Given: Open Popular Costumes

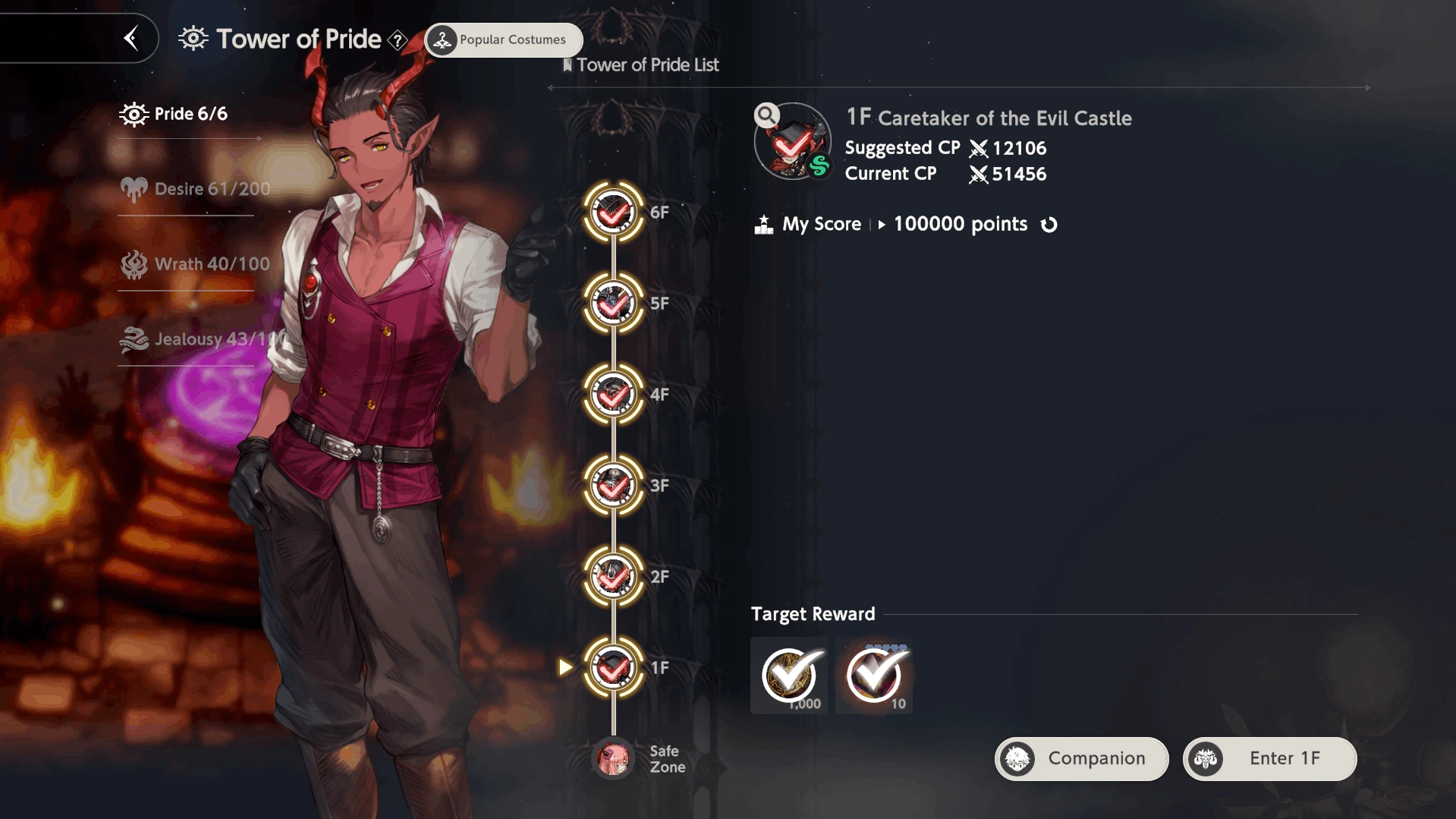Looking at the screenshot, I should [x=504, y=39].
